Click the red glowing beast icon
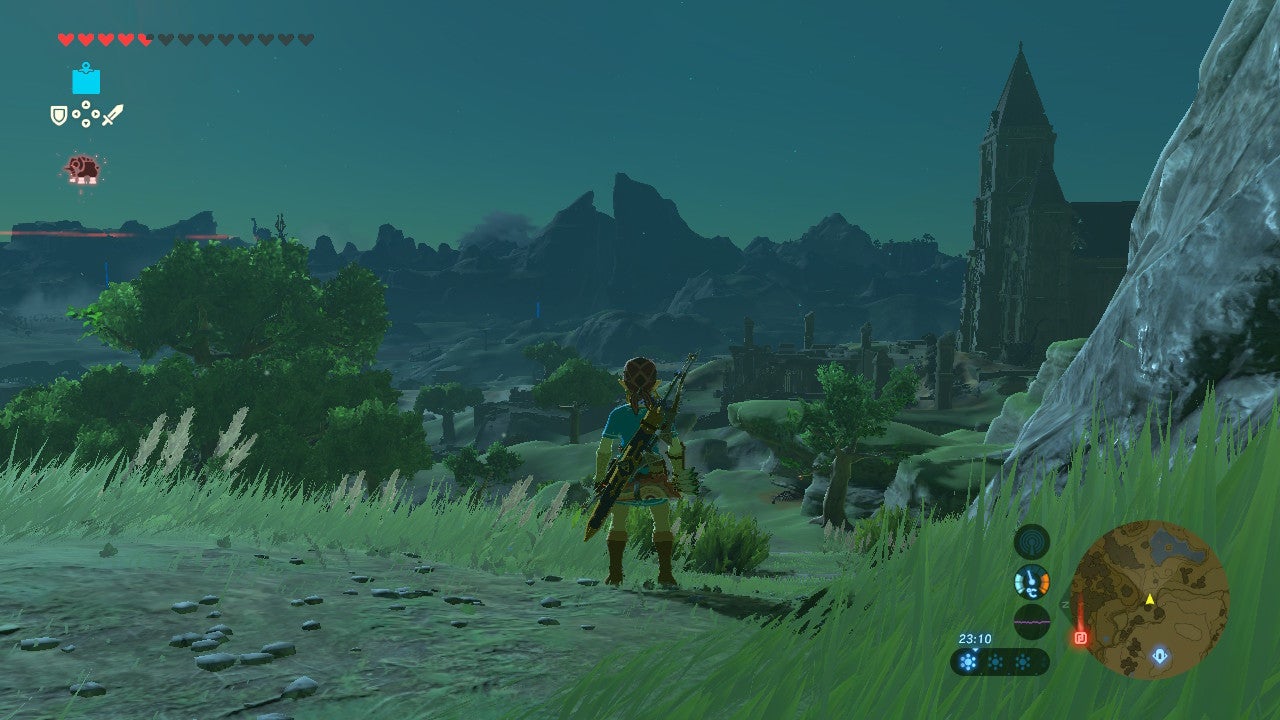This screenshot has width=1280, height=720. [82, 169]
